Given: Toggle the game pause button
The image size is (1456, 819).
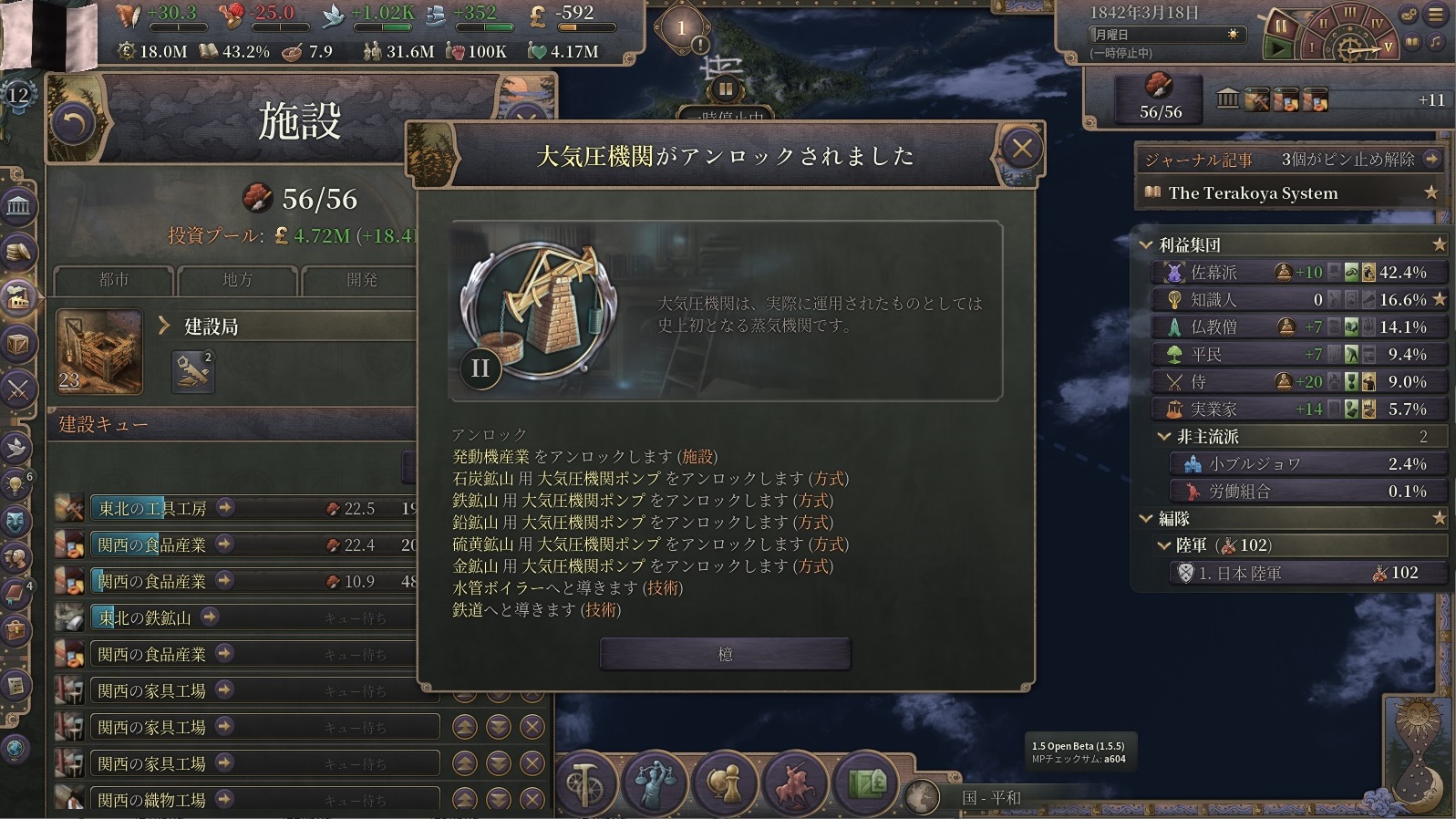Looking at the screenshot, I should (1281, 26).
